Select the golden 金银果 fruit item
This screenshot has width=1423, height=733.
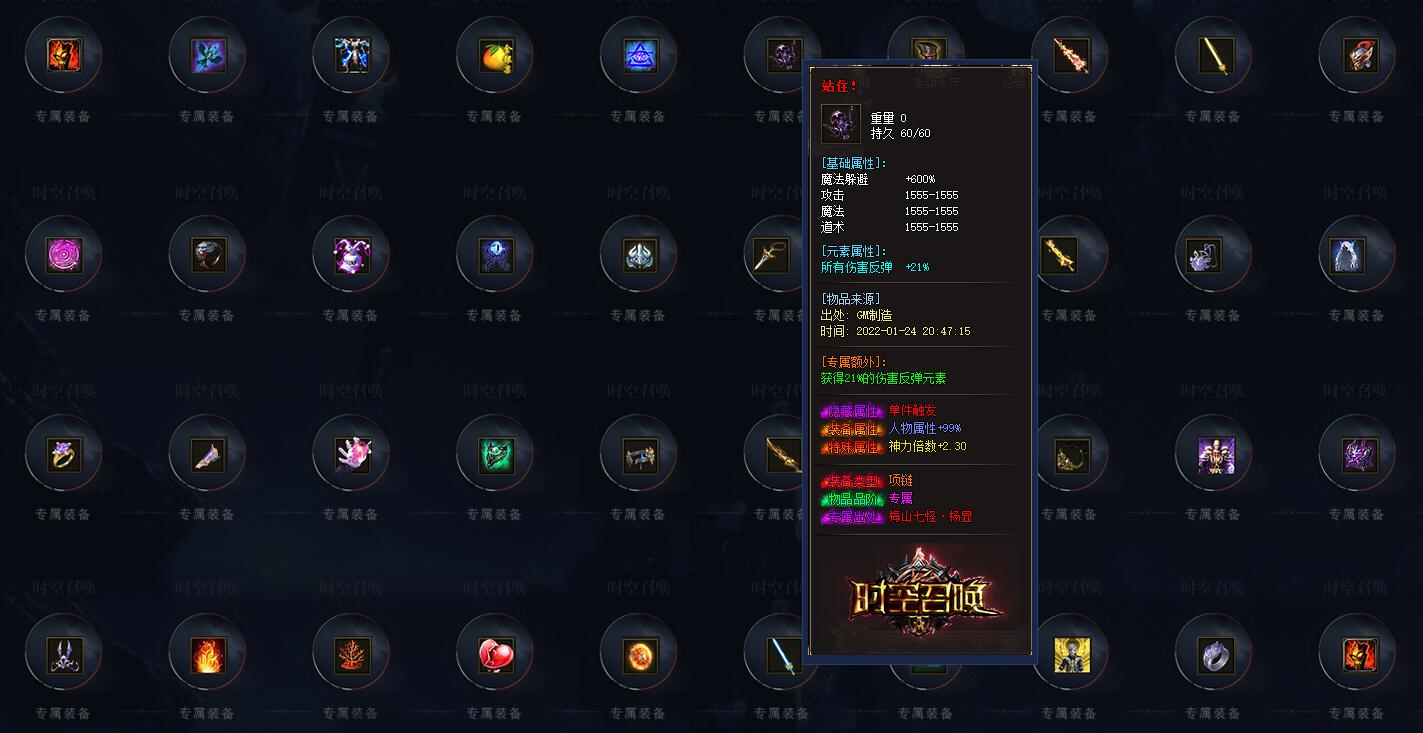(x=493, y=57)
